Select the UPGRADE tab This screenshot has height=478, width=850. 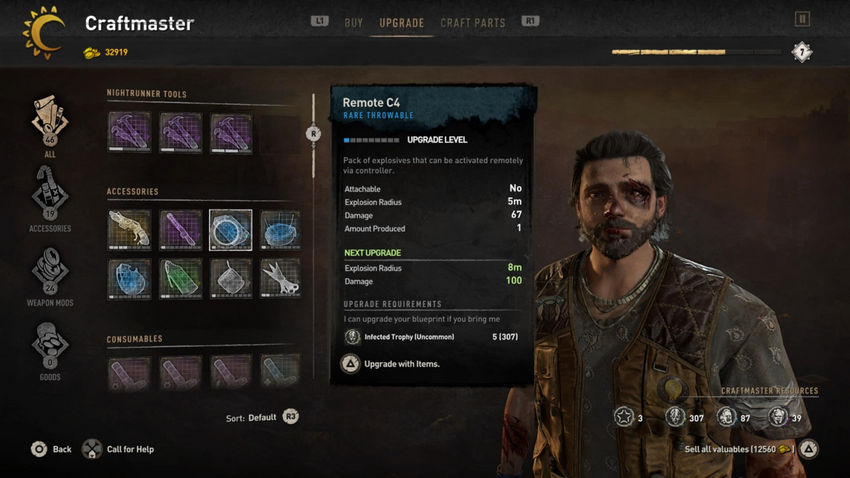point(401,22)
